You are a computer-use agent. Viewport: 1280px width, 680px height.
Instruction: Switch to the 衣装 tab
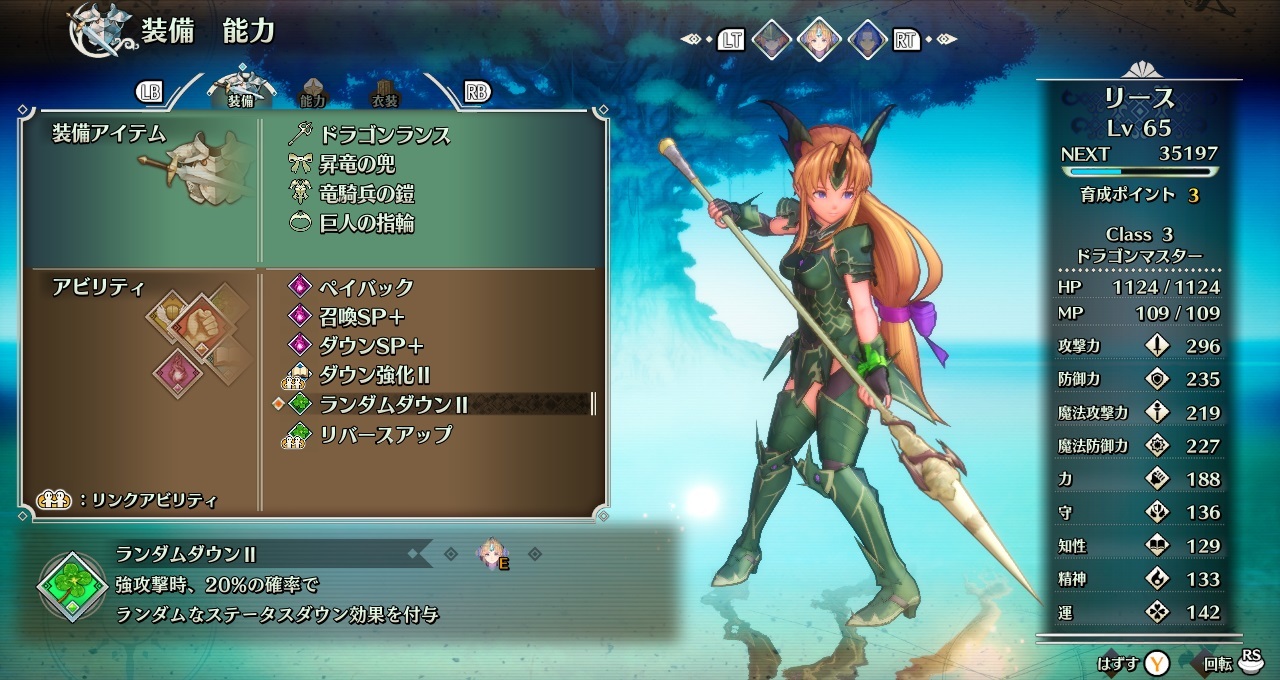[385, 93]
